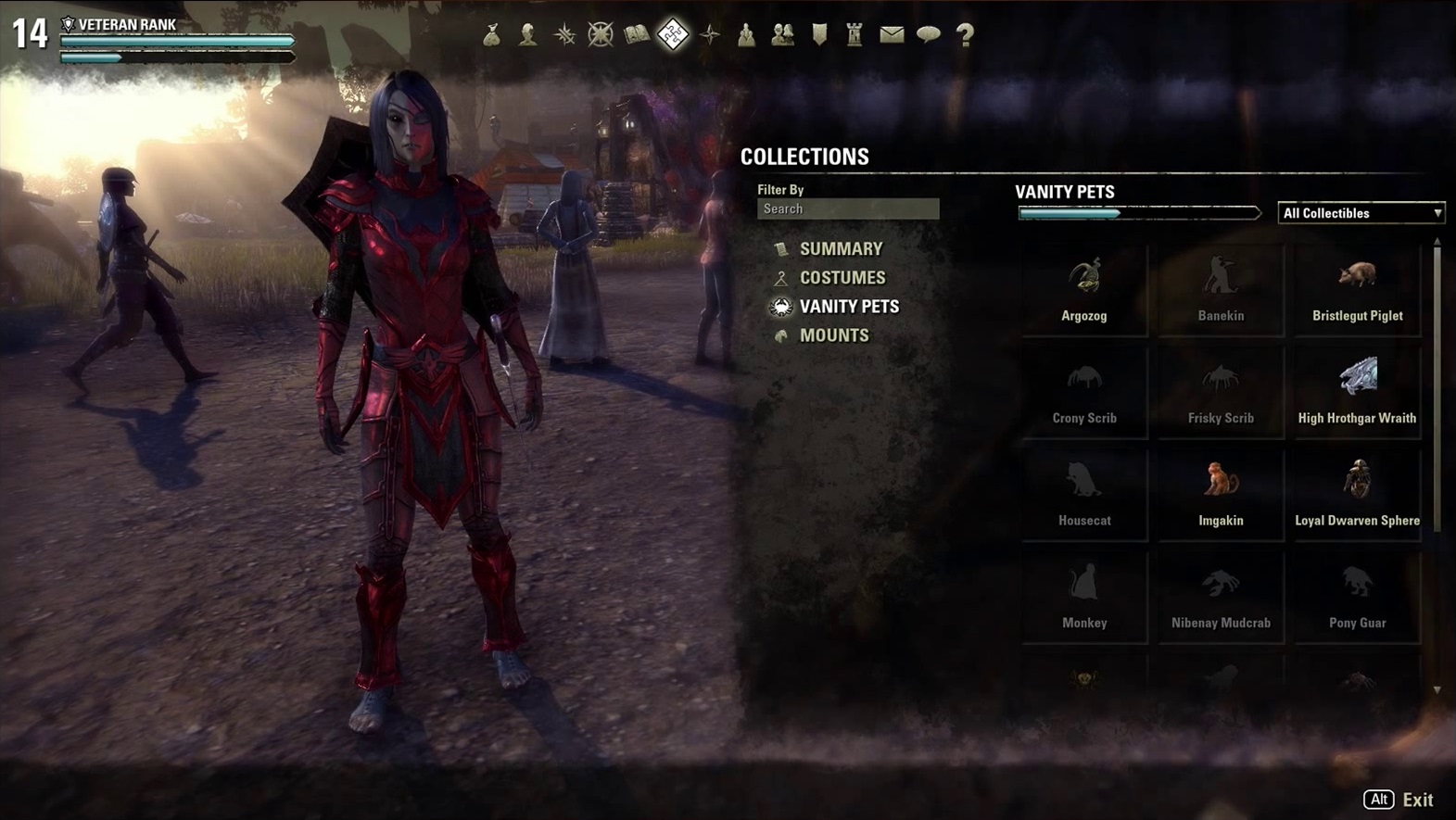Open the mail envelope icon
The width and height of the screenshot is (1456, 820).
[x=892, y=35]
